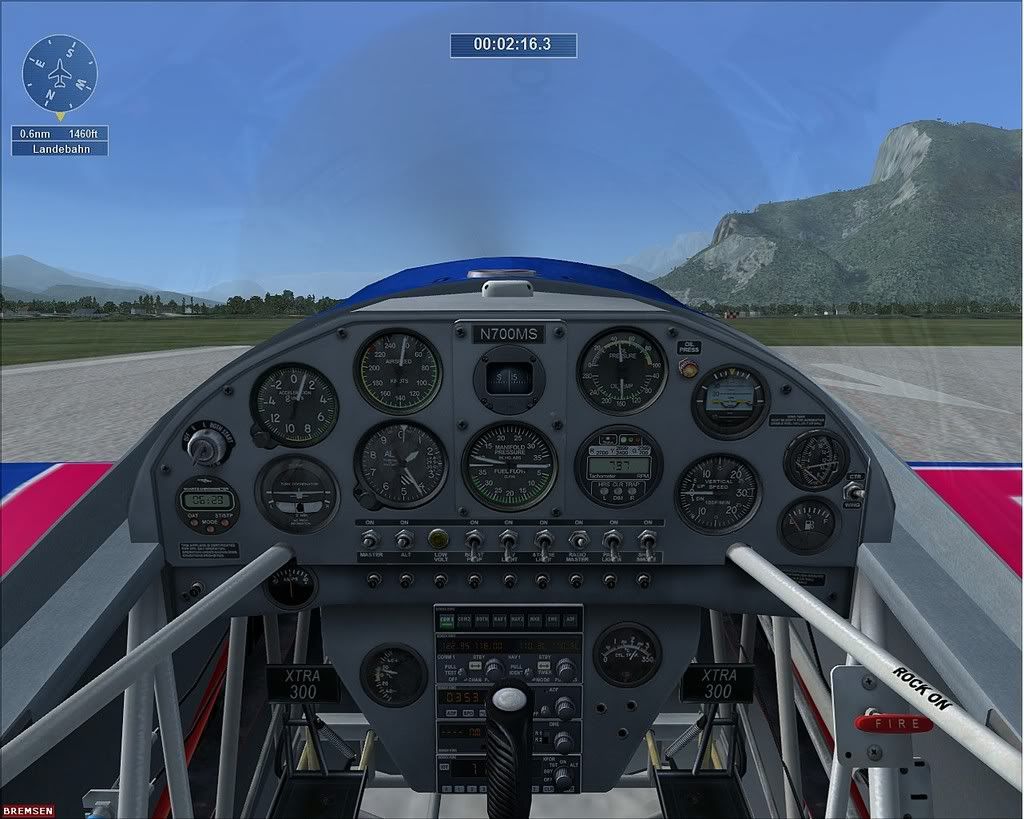Select COM1 on the audio panel
This screenshot has height=819, width=1024.
coord(446,620)
